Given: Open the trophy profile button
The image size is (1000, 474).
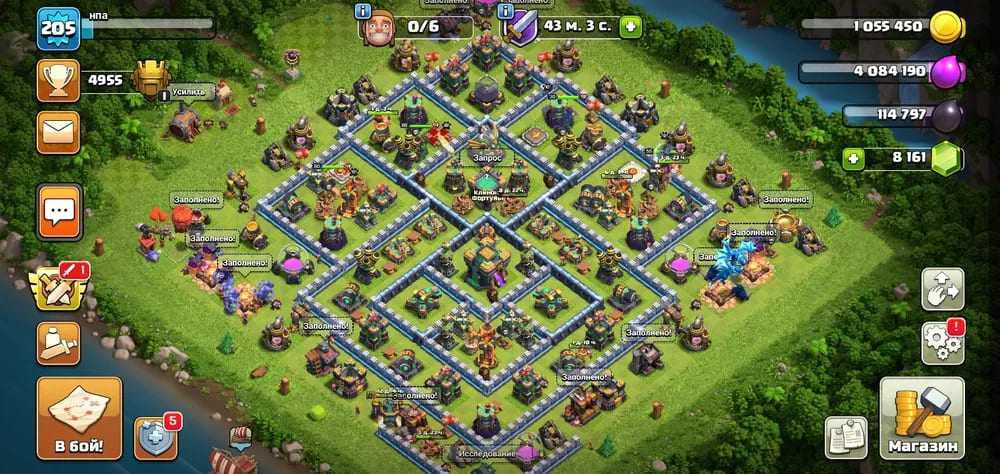Looking at the screenshot, I should point(58,80).
